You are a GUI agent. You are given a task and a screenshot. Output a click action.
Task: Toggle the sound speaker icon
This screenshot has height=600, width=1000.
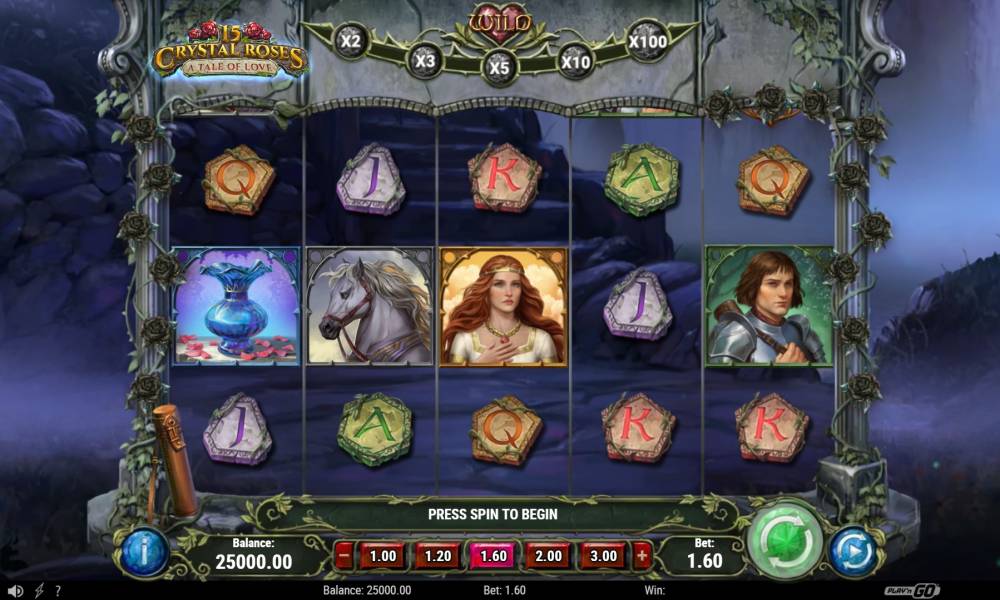click(15, 591)
